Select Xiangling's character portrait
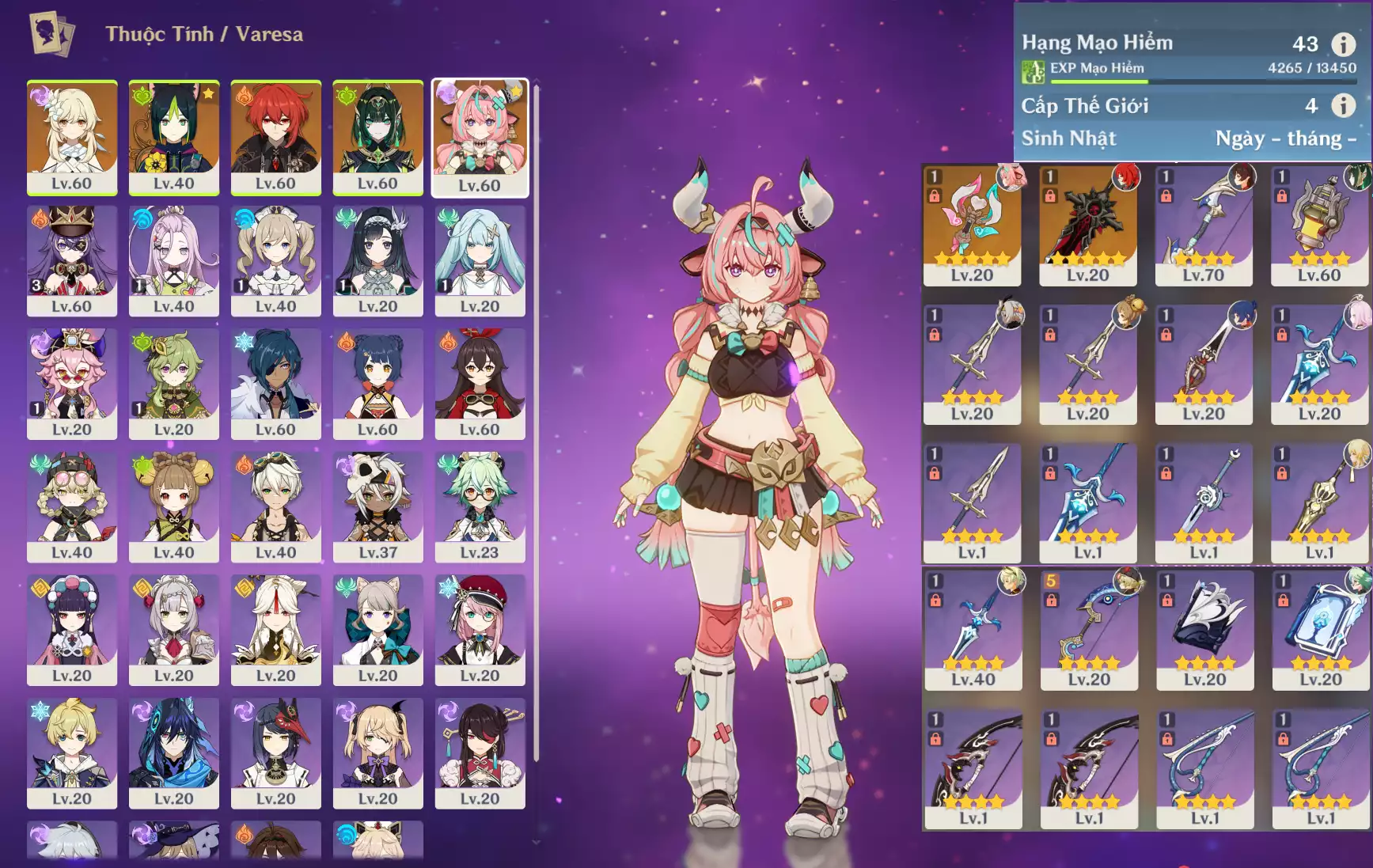The image size is (1373, 868). pyautogui.click(x=377, y=384)
